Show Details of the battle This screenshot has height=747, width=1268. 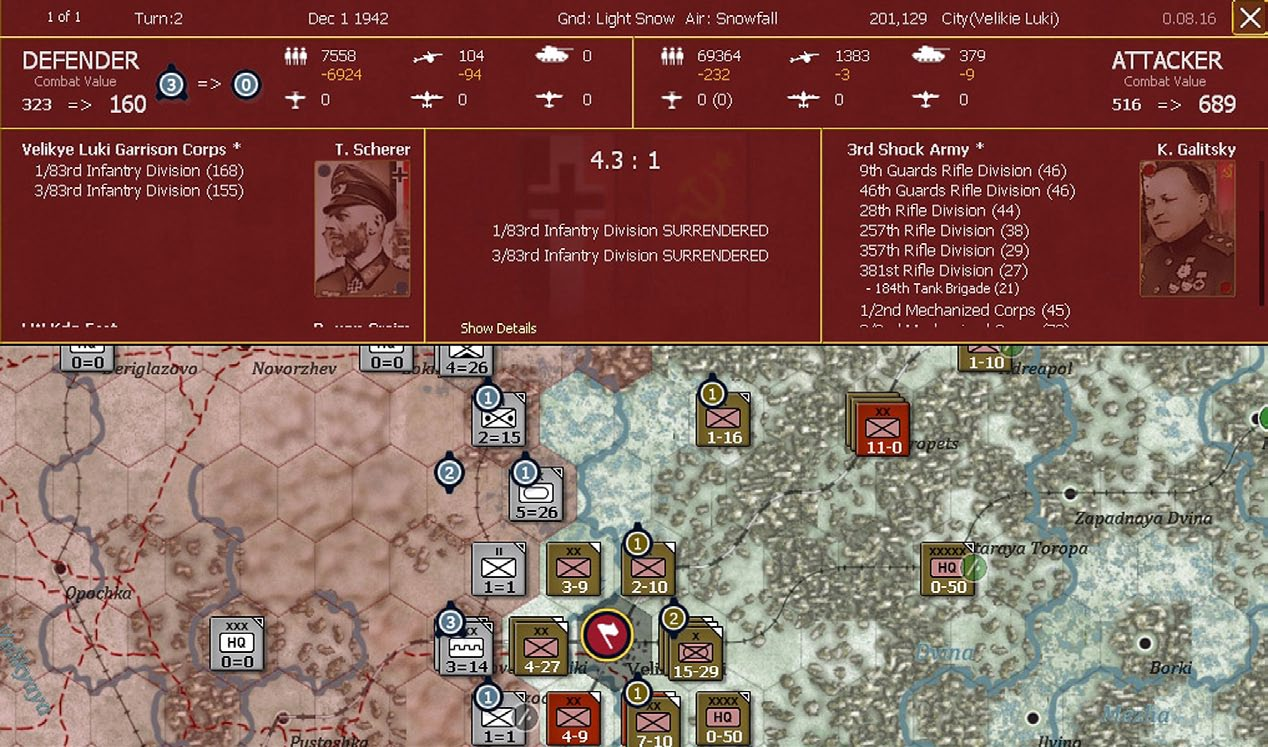click(498, 328)
